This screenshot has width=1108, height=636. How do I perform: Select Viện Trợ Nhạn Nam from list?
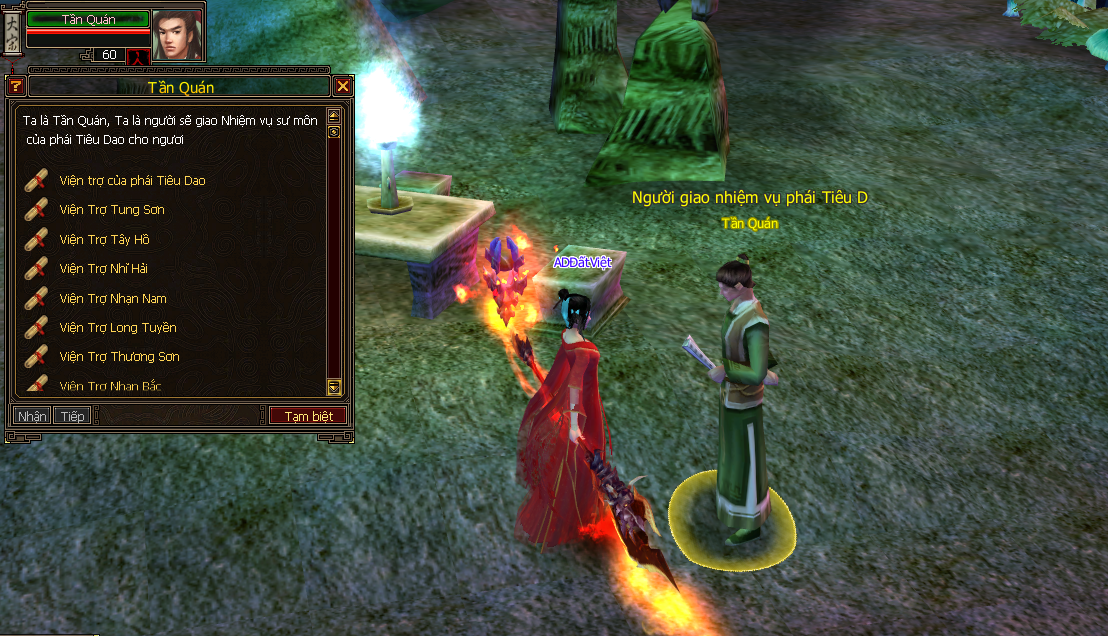pyautogui.click(x=112, y=299)
